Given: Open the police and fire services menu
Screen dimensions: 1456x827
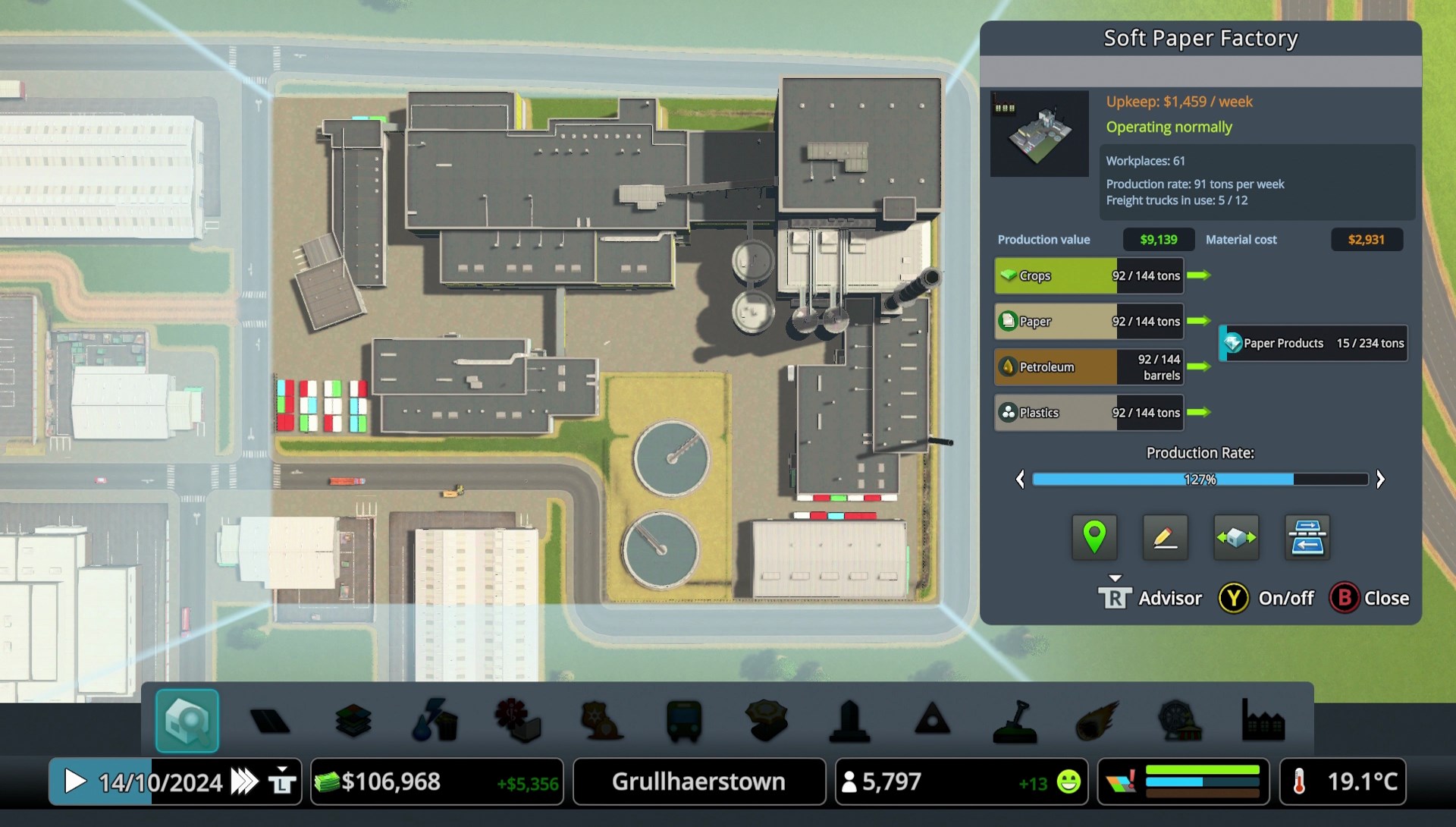Looking at the screenshot, I should (x=601, y=720).
